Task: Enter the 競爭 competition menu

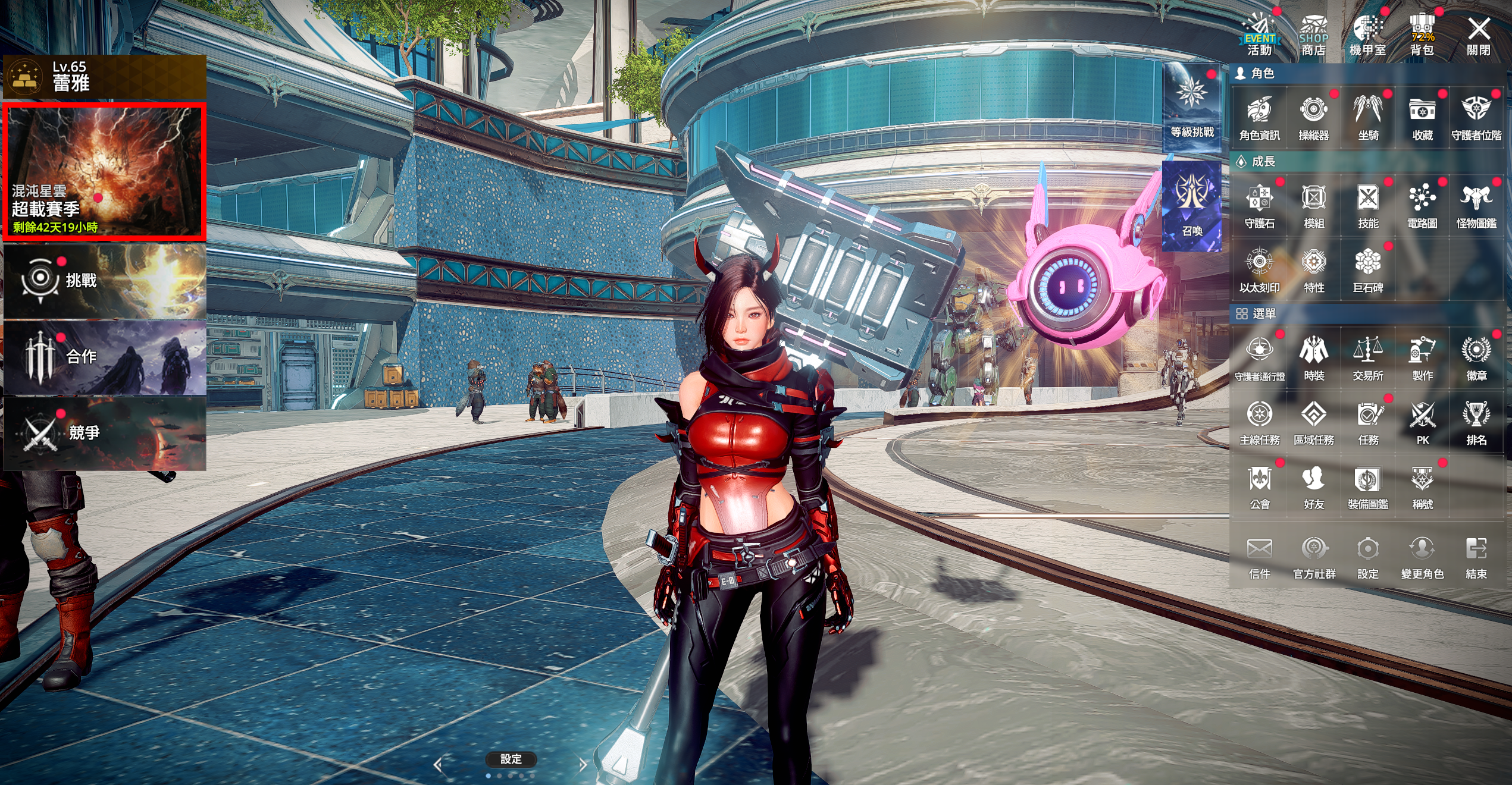Action: tap(105, 433)
